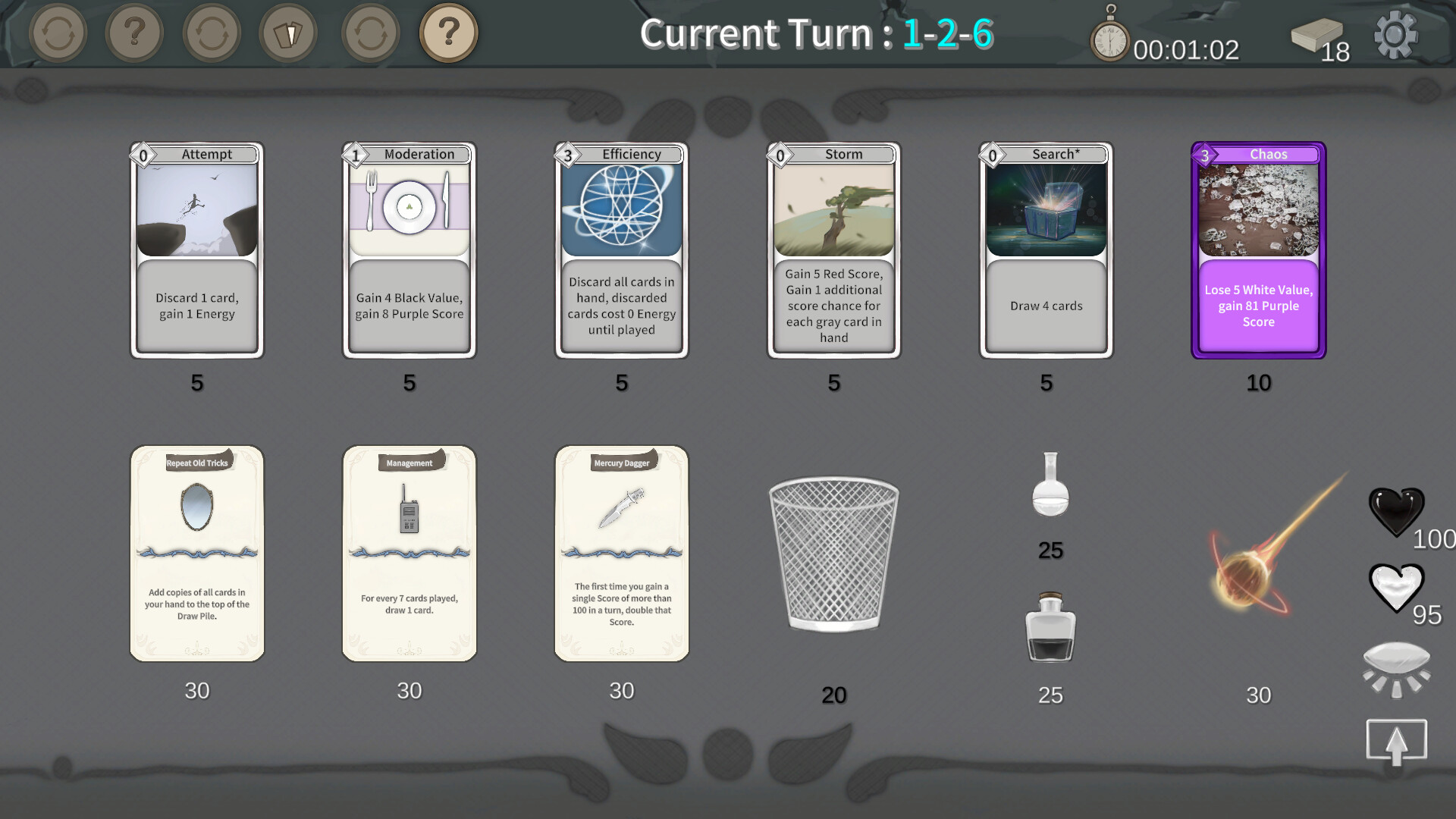This screenshot has height=819, width=1456.
Task: Open the deck viewer card-stack icon
Action: coord(289,33)
